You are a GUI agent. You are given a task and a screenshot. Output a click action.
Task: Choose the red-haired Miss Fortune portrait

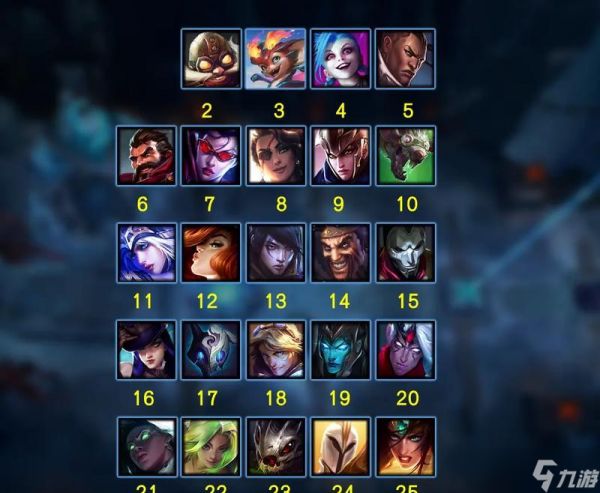(x=211, y=253)
